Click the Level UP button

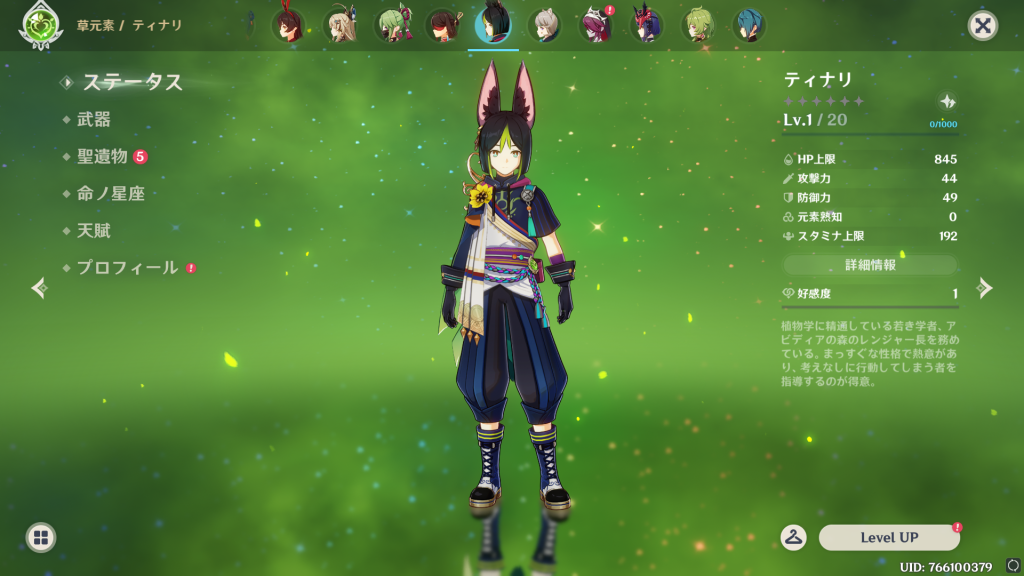[x=889, y=538]
